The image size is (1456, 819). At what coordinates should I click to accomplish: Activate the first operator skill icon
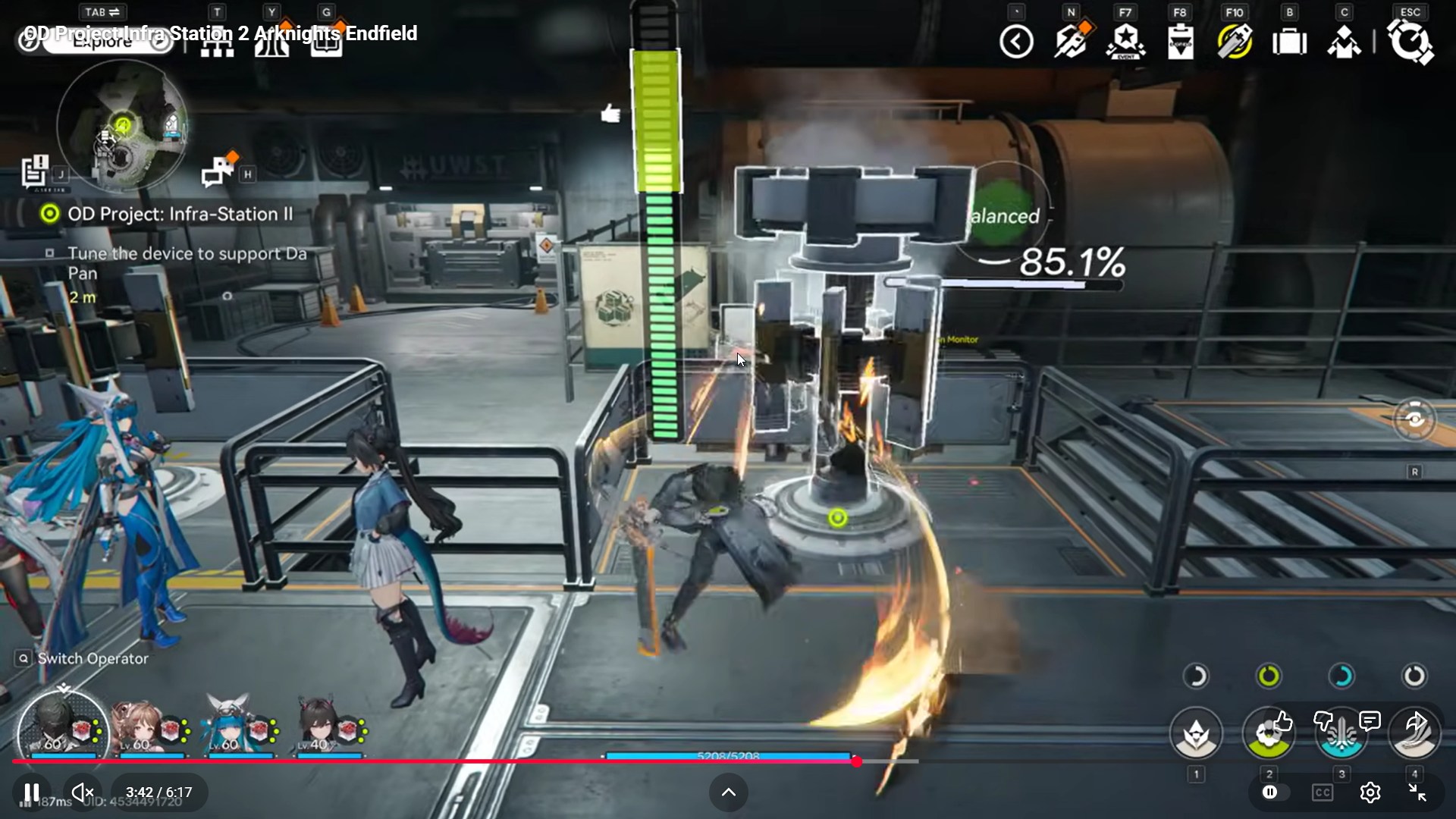tap(1196, 733)
